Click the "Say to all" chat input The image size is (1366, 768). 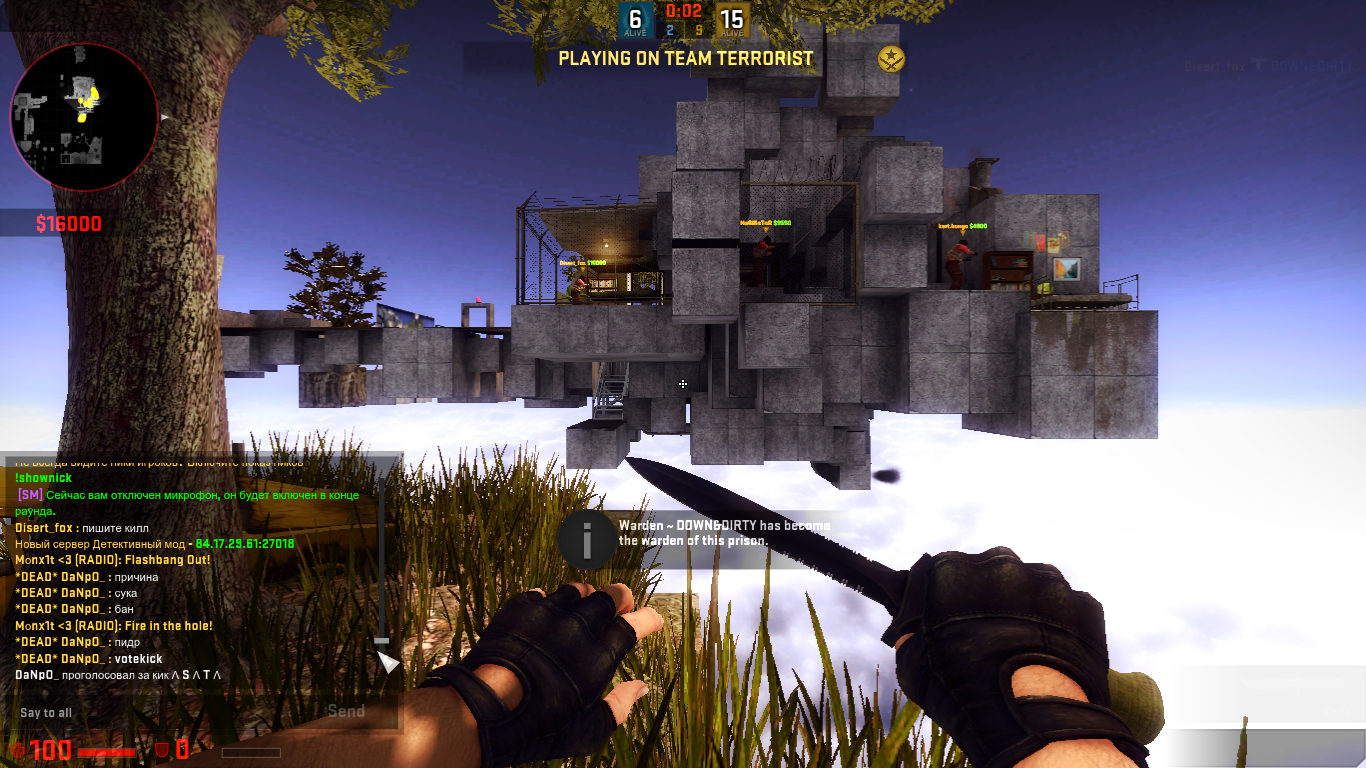click(x=160, y=713)
